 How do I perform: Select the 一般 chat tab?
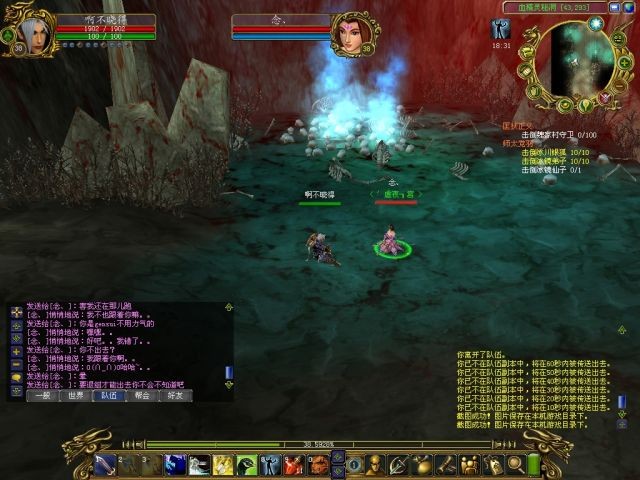tap(42, 395)
